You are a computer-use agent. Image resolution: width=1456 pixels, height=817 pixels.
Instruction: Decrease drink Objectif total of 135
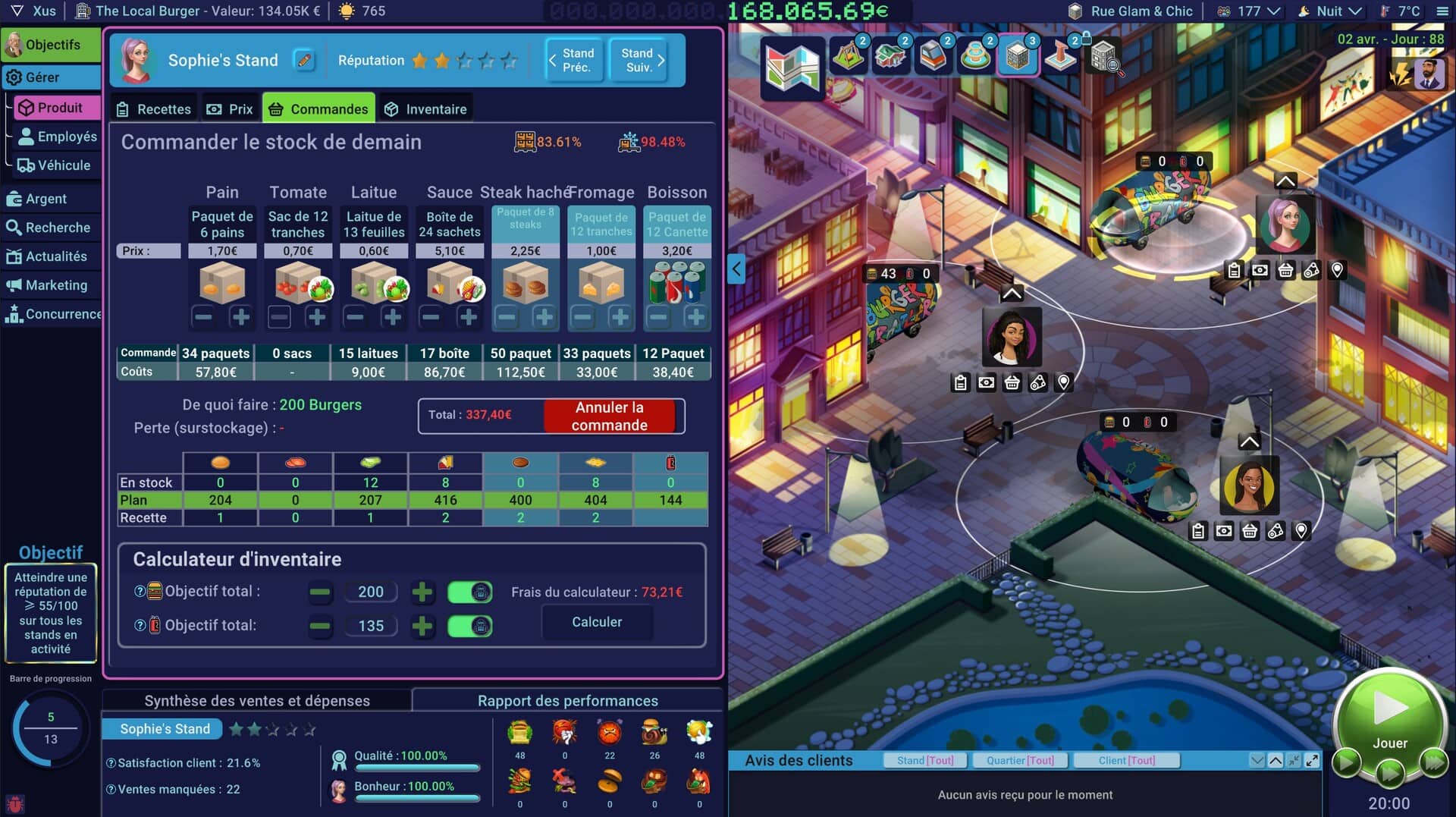click(x=320, y=626)
